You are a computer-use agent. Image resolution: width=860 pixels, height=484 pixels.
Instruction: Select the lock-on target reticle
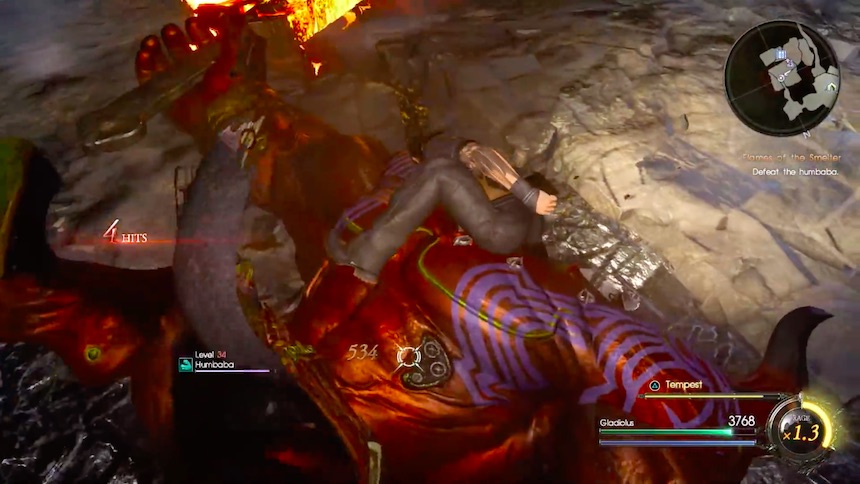pyautogui.click(x=407, y=355)
